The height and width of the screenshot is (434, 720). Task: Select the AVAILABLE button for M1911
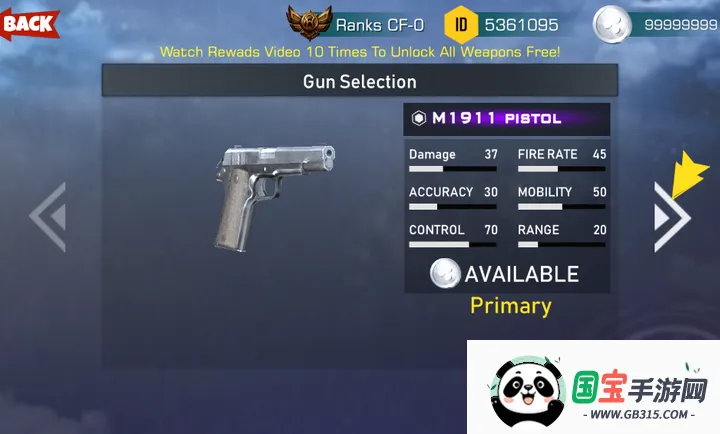[506, 273]
